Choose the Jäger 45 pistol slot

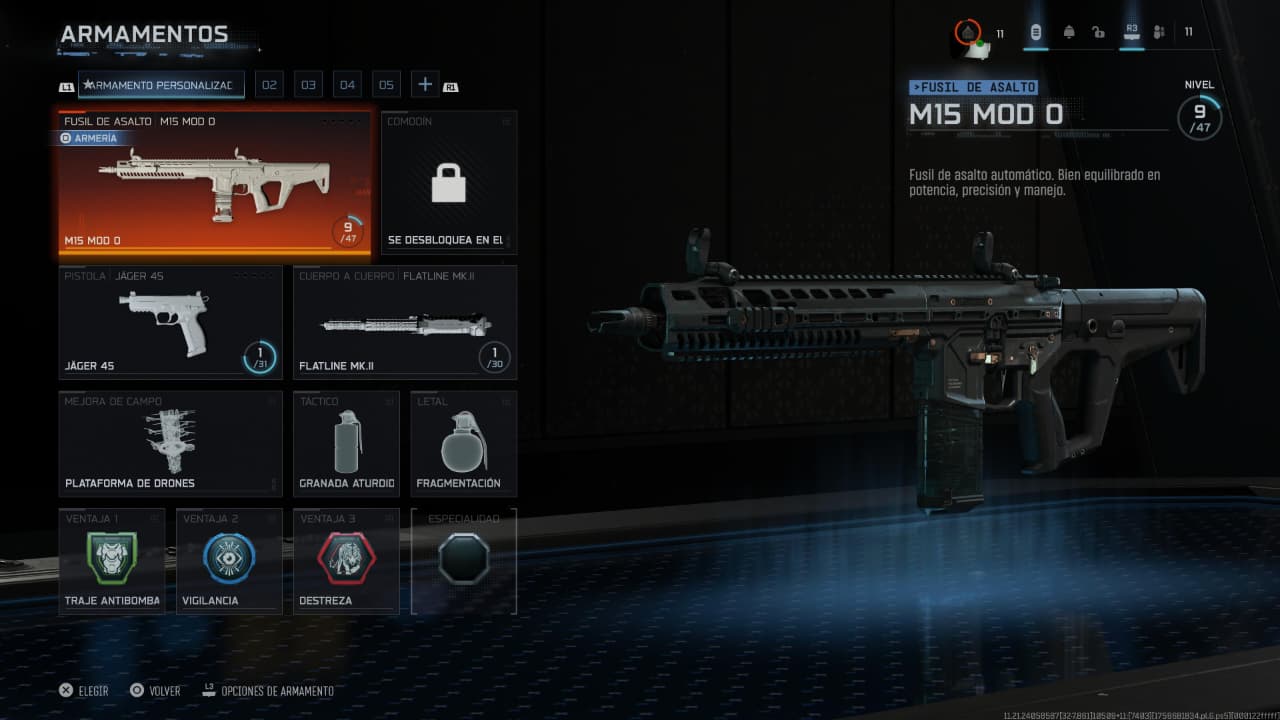pos(170,322)
